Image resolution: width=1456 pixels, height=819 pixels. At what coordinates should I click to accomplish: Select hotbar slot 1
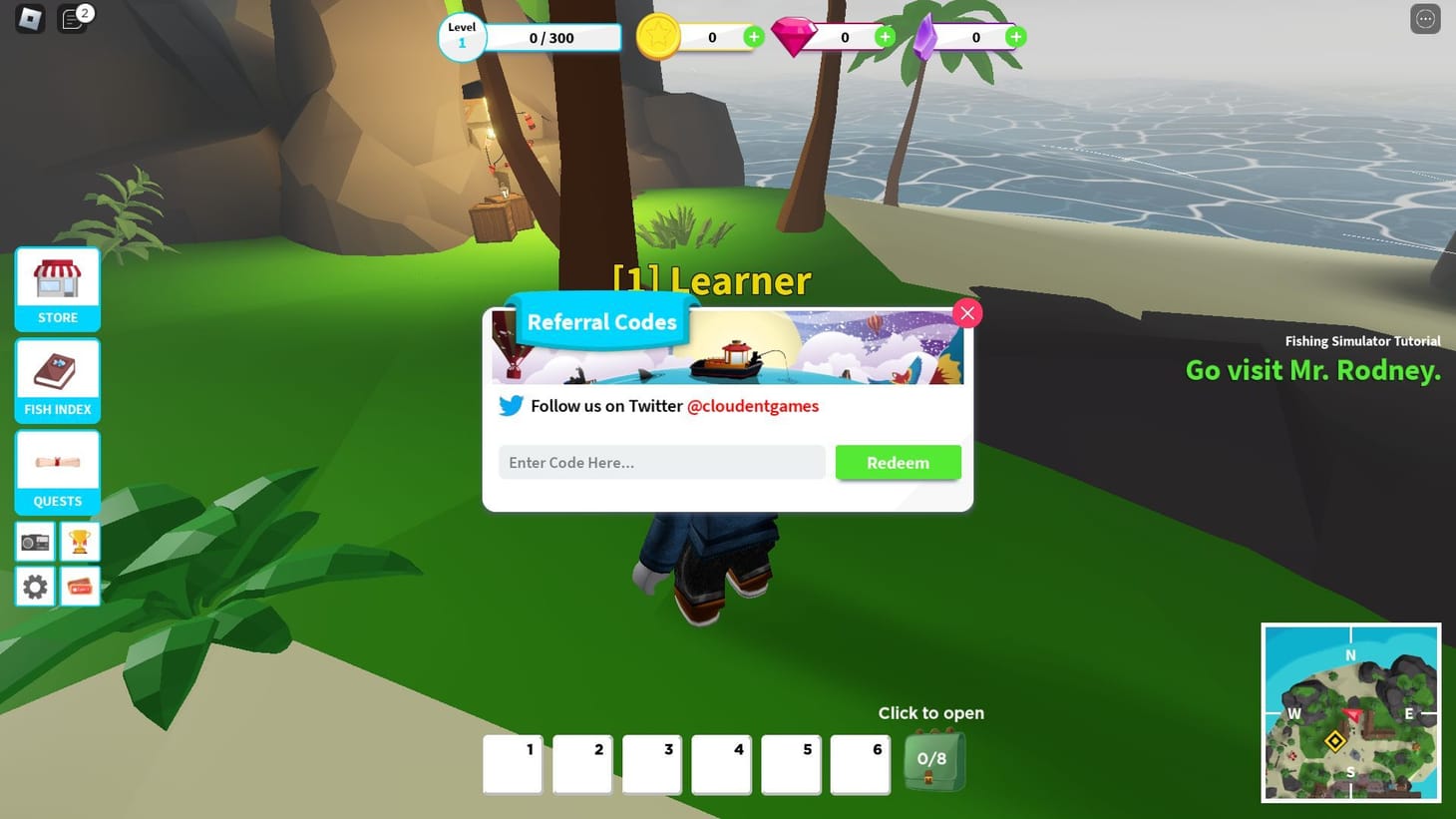point(512,764)
